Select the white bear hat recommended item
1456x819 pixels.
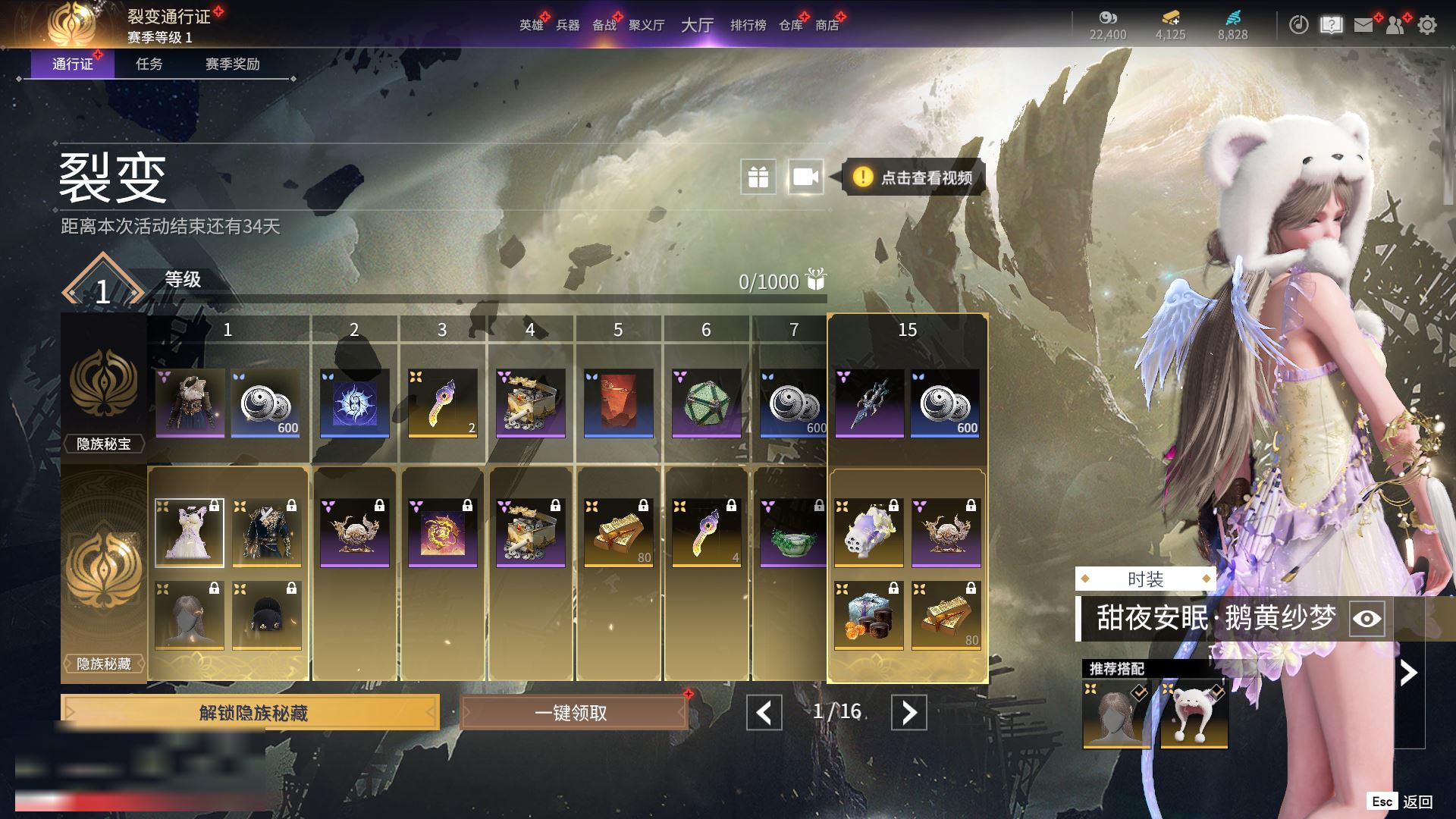(x=1194, y=715)
